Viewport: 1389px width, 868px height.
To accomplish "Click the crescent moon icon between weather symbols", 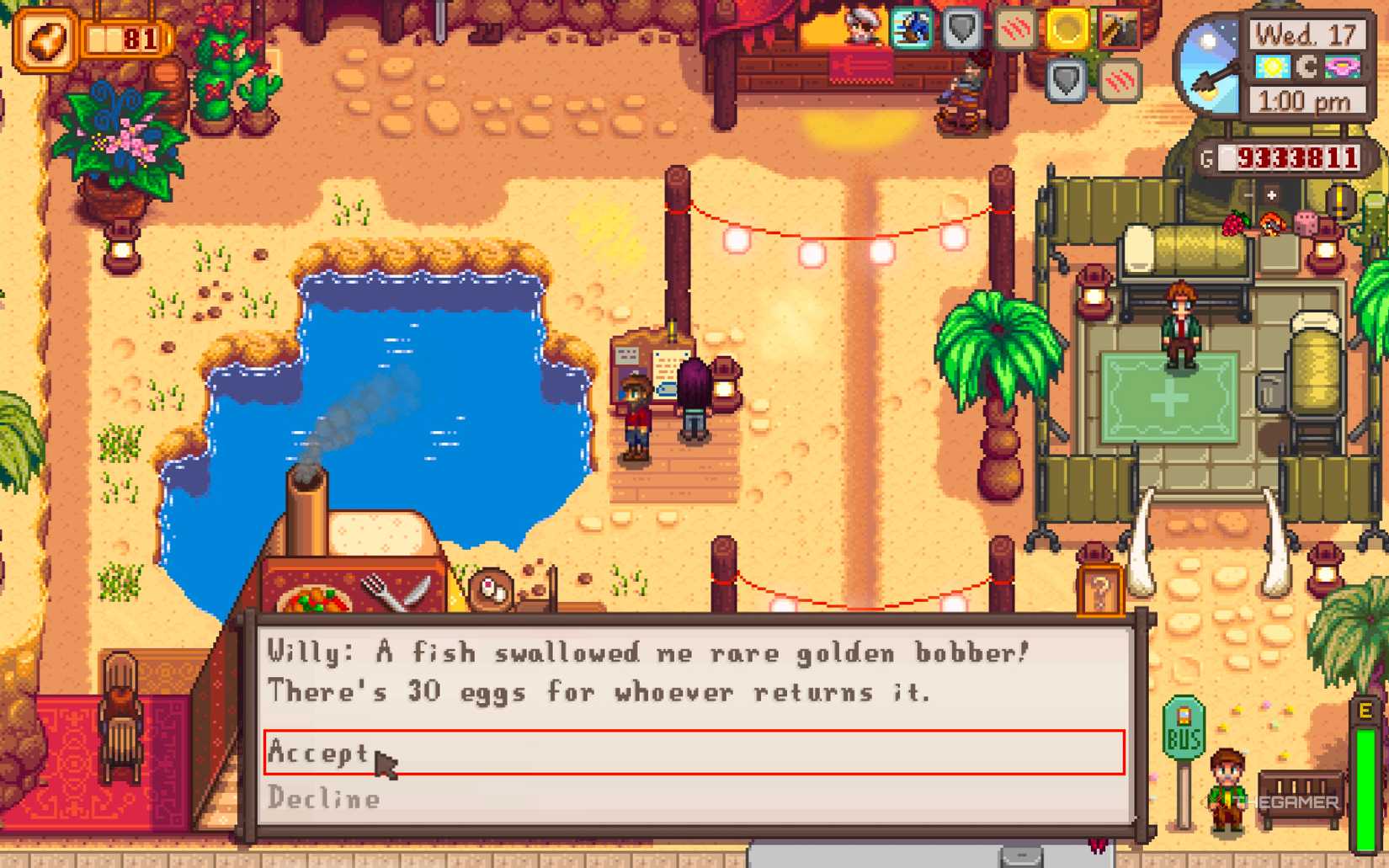I will 1307,68.
